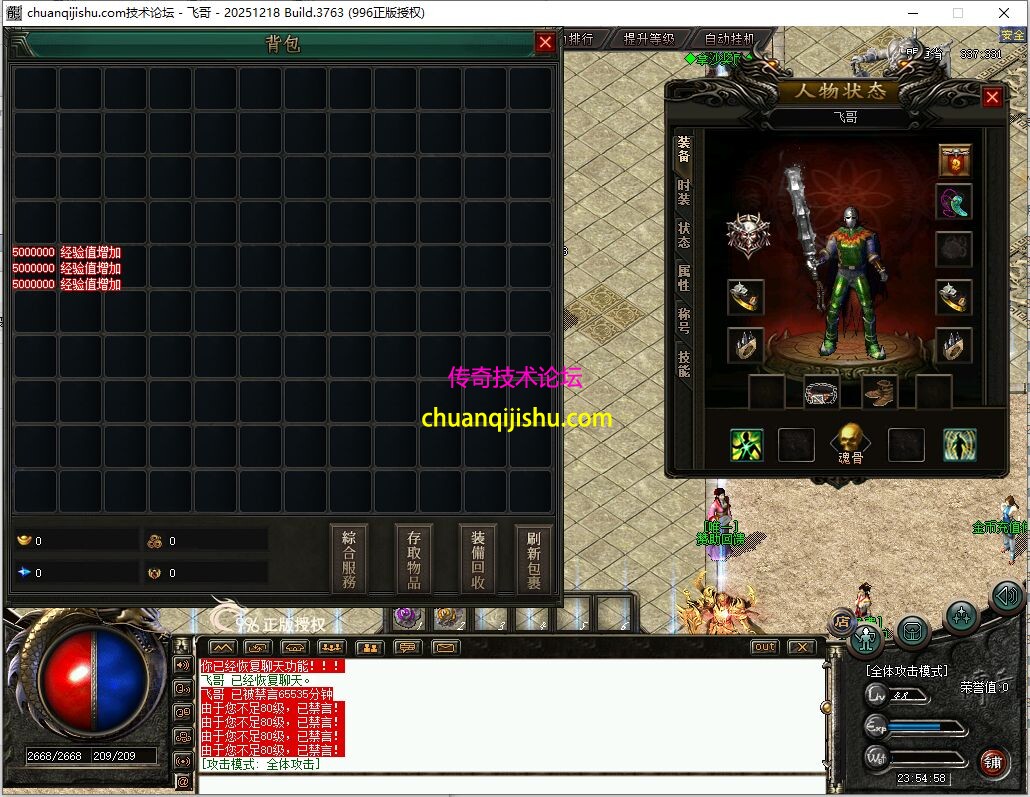Minimize the game window
The image size is (1030, 797).
point(912,13)
